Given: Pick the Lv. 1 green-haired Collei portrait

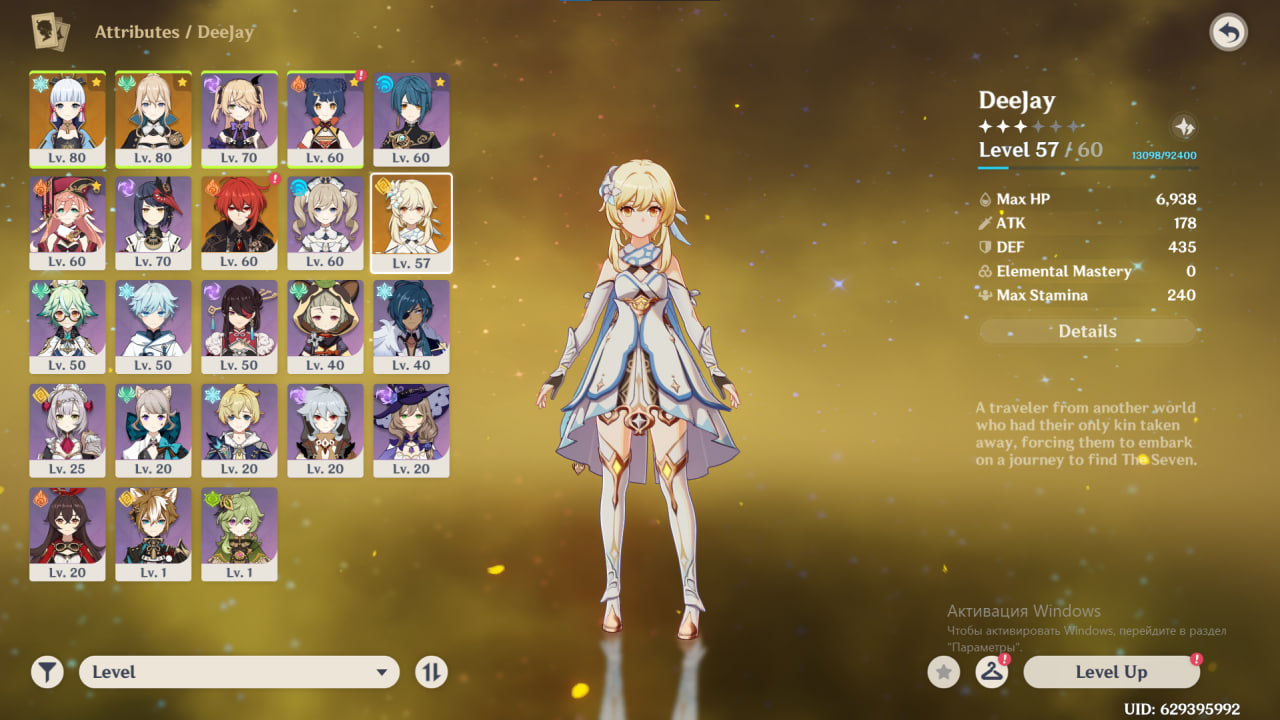Looking at the screenshot, I should pyautogui.click(x=239, y=534).
